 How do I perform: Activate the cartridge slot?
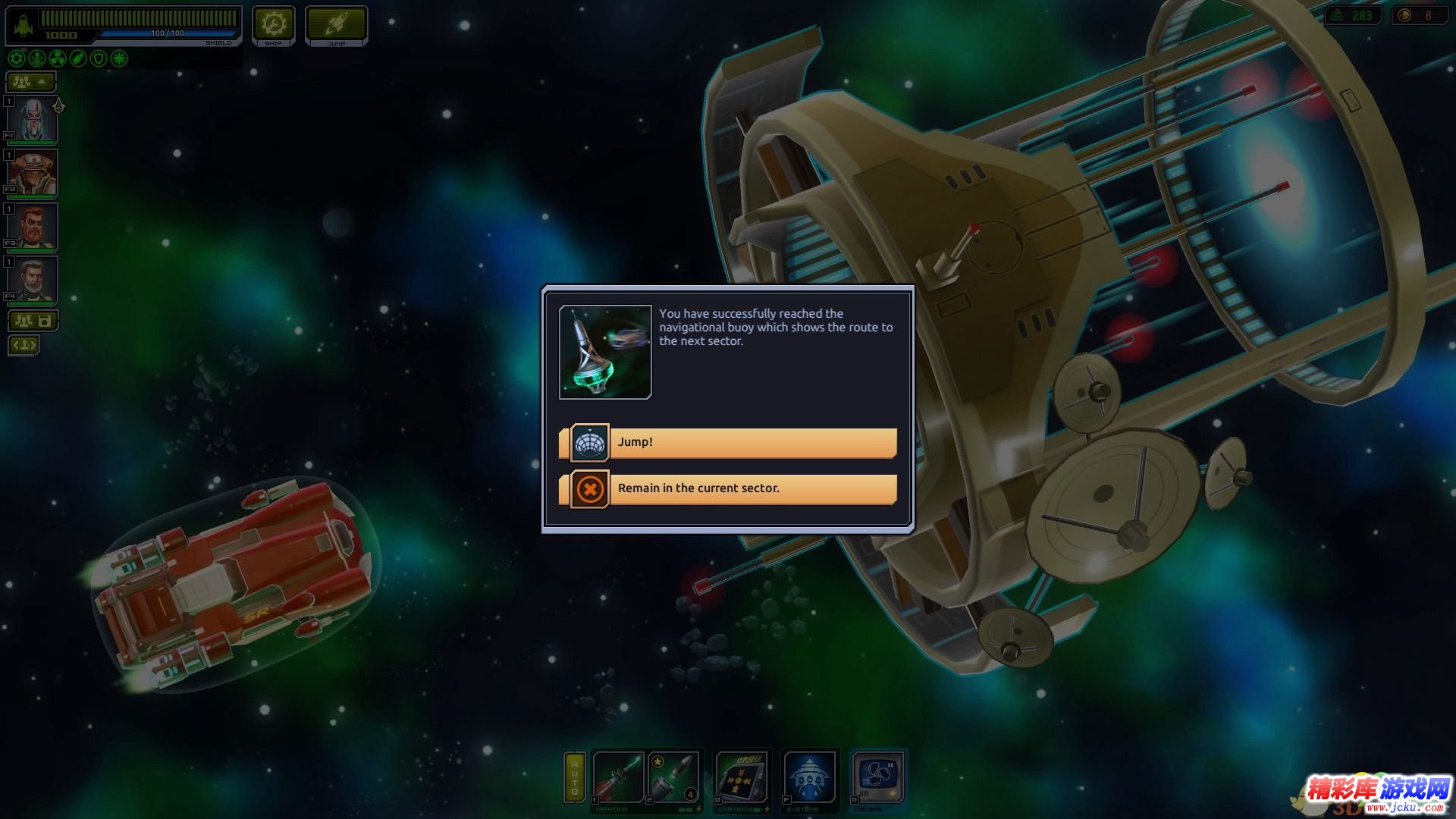tap(742, 777)
